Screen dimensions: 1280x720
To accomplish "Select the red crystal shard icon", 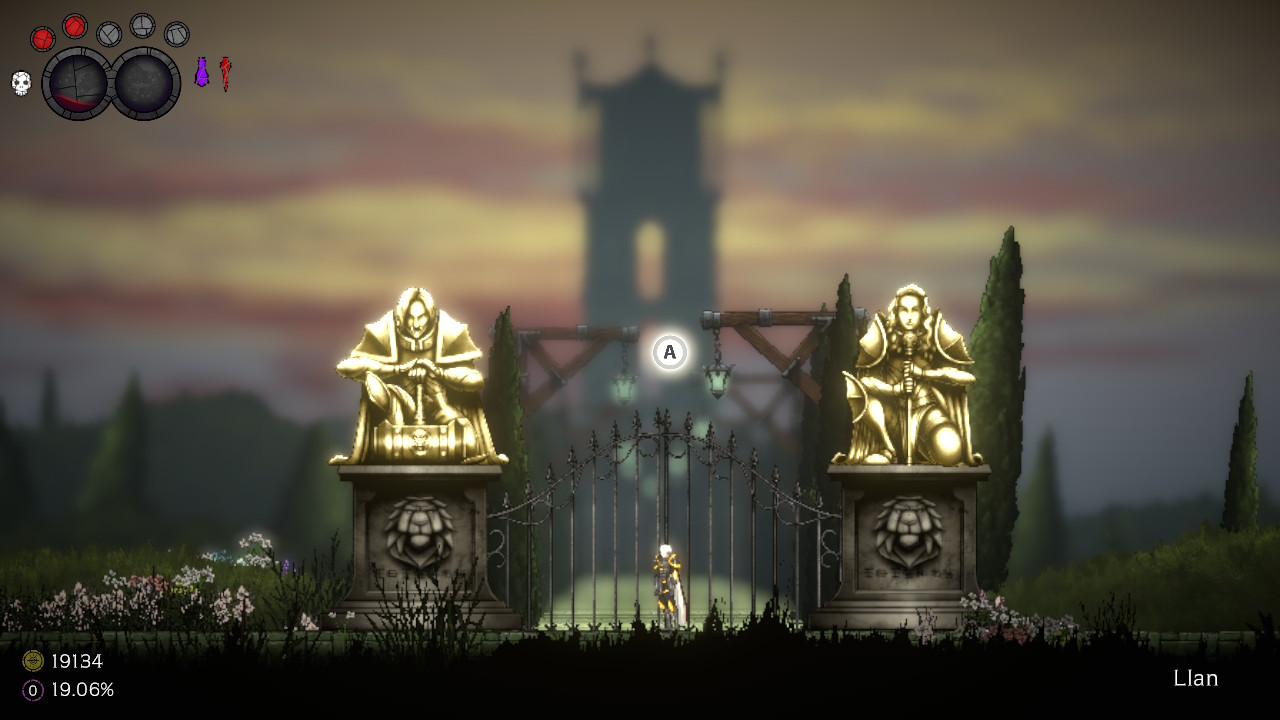I will click(225, 74).
